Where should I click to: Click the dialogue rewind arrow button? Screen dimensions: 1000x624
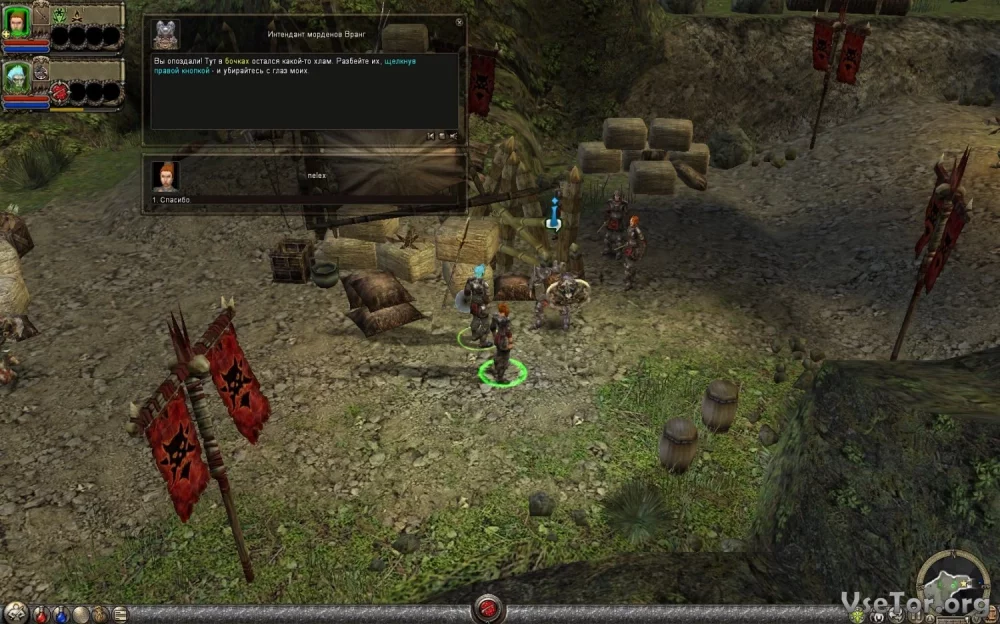point(431,135)
